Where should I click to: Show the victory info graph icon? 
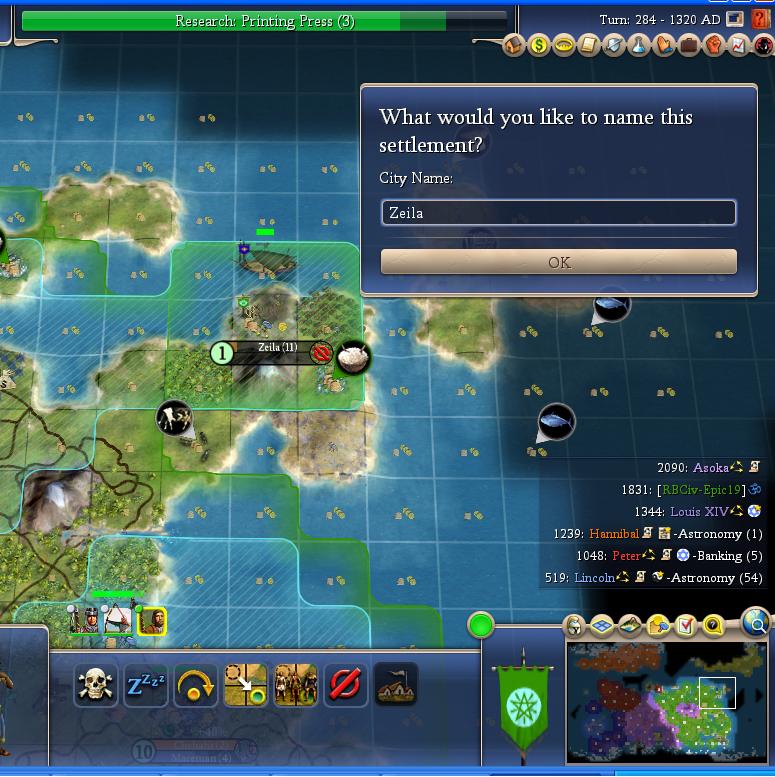click(x=738, y=45)
